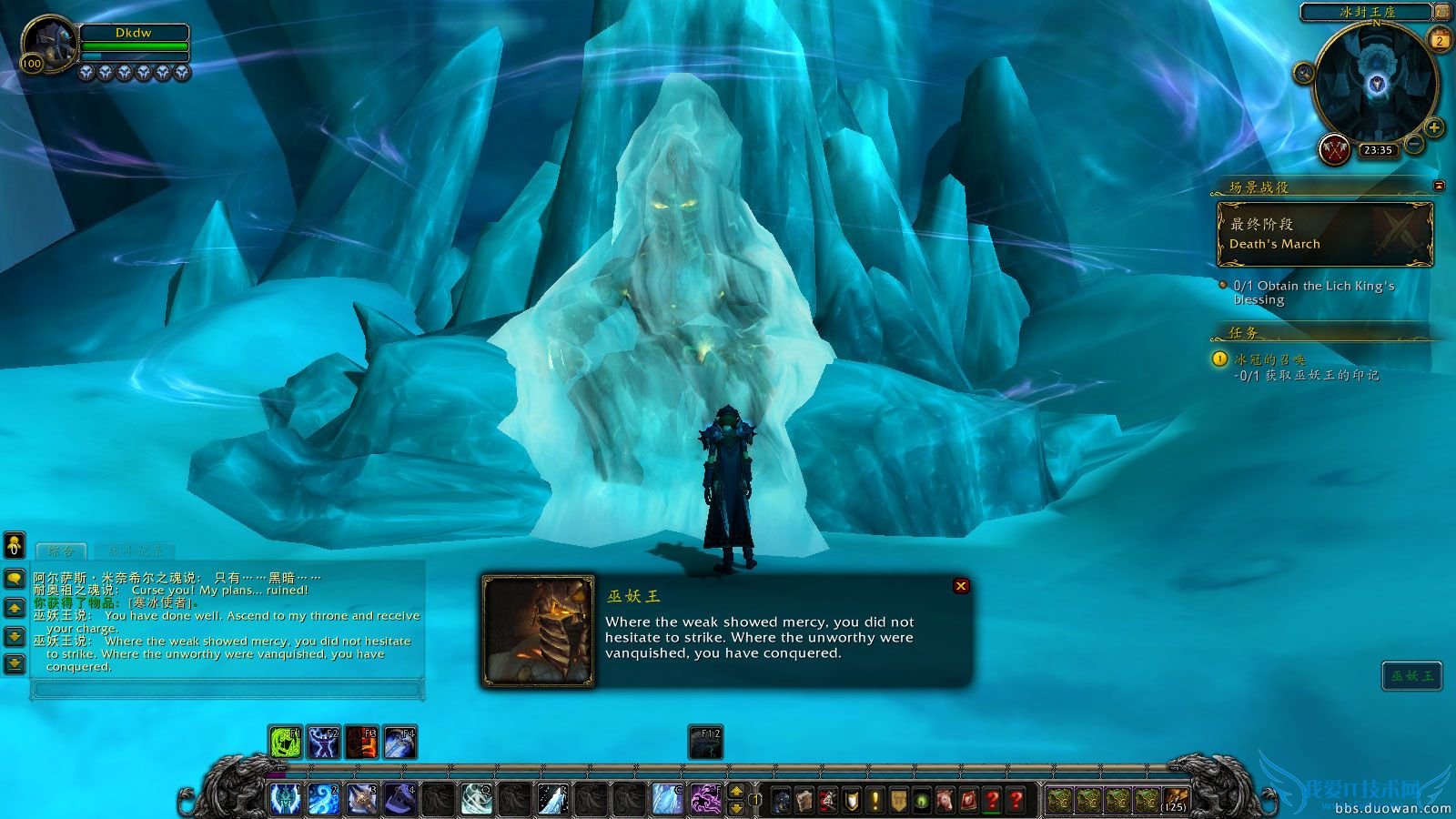Open the spellbook icon in the micro menu
The width and height of the screenshot is (1456, 819).
(805, 799)
